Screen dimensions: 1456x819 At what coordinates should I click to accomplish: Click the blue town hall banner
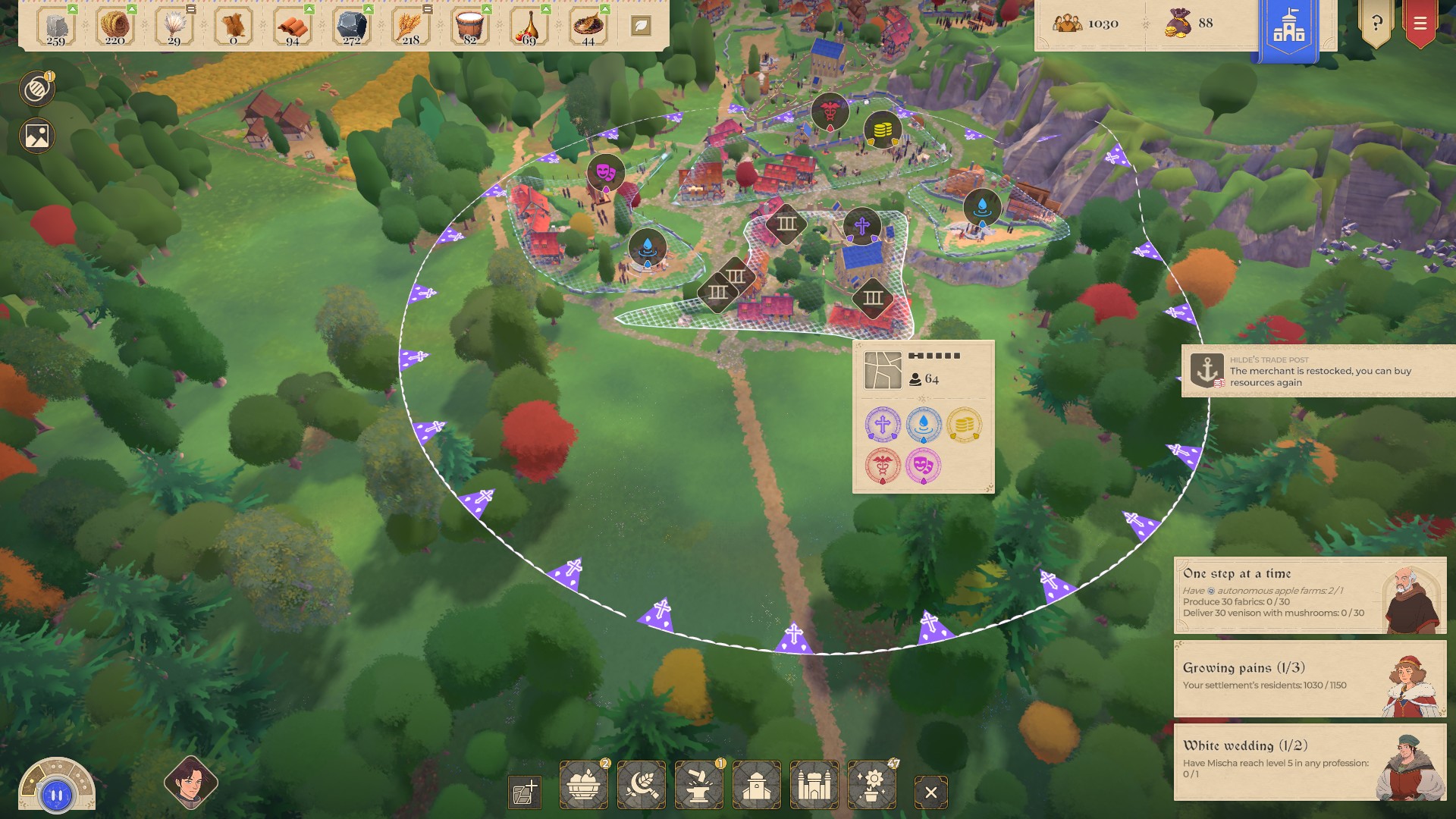[1288, 27]
